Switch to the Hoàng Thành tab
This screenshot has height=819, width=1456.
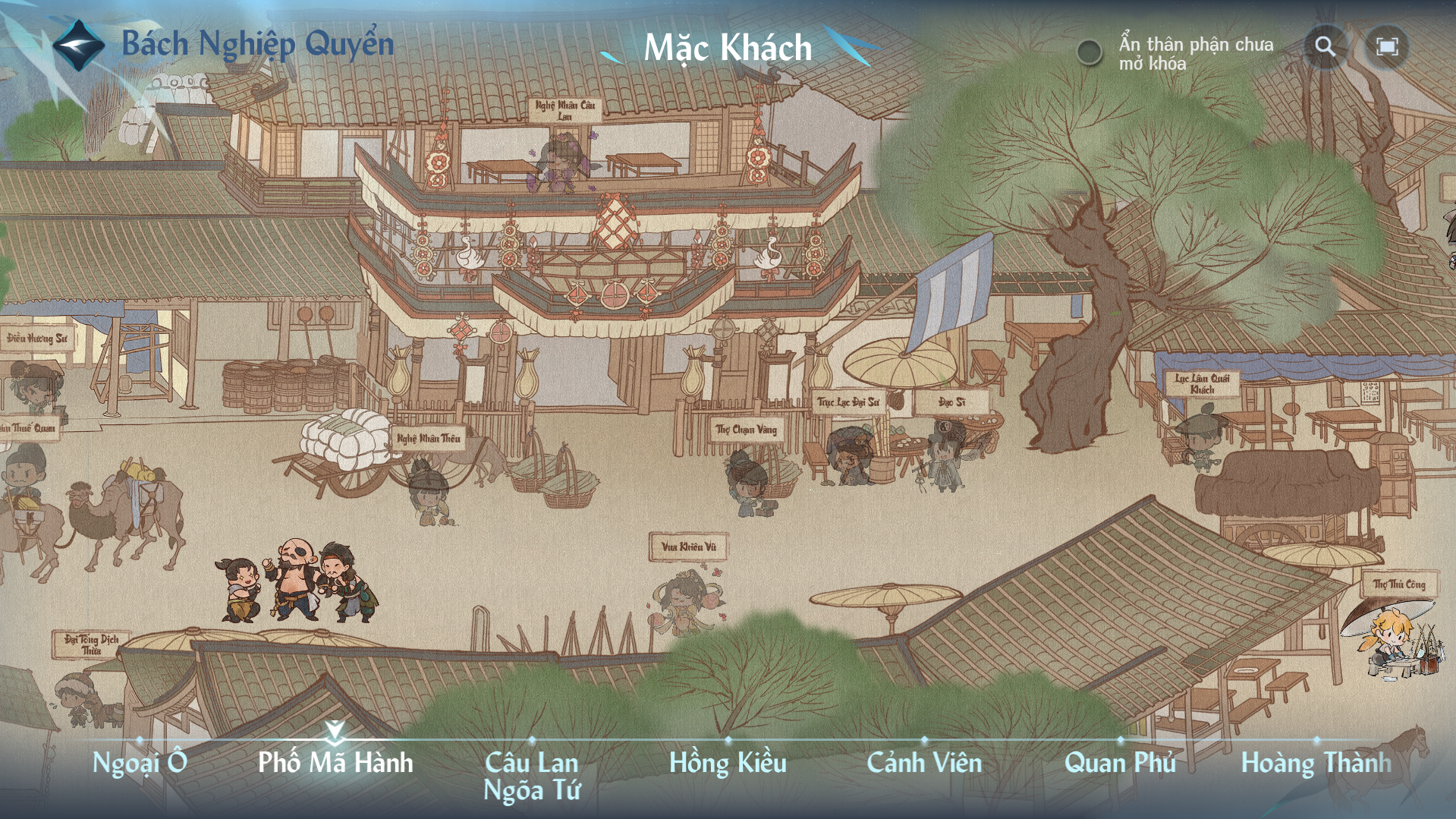pos(1316,762)
